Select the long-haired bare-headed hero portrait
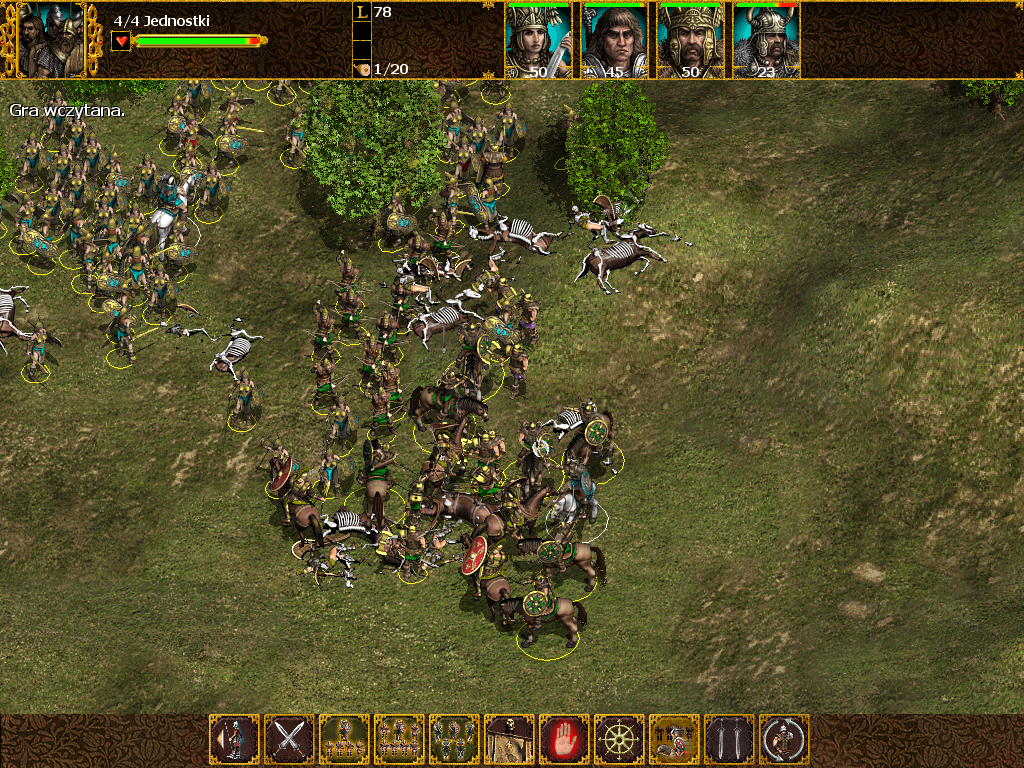The height and width of the screenshot is (768, 1024). coord(614,41)
